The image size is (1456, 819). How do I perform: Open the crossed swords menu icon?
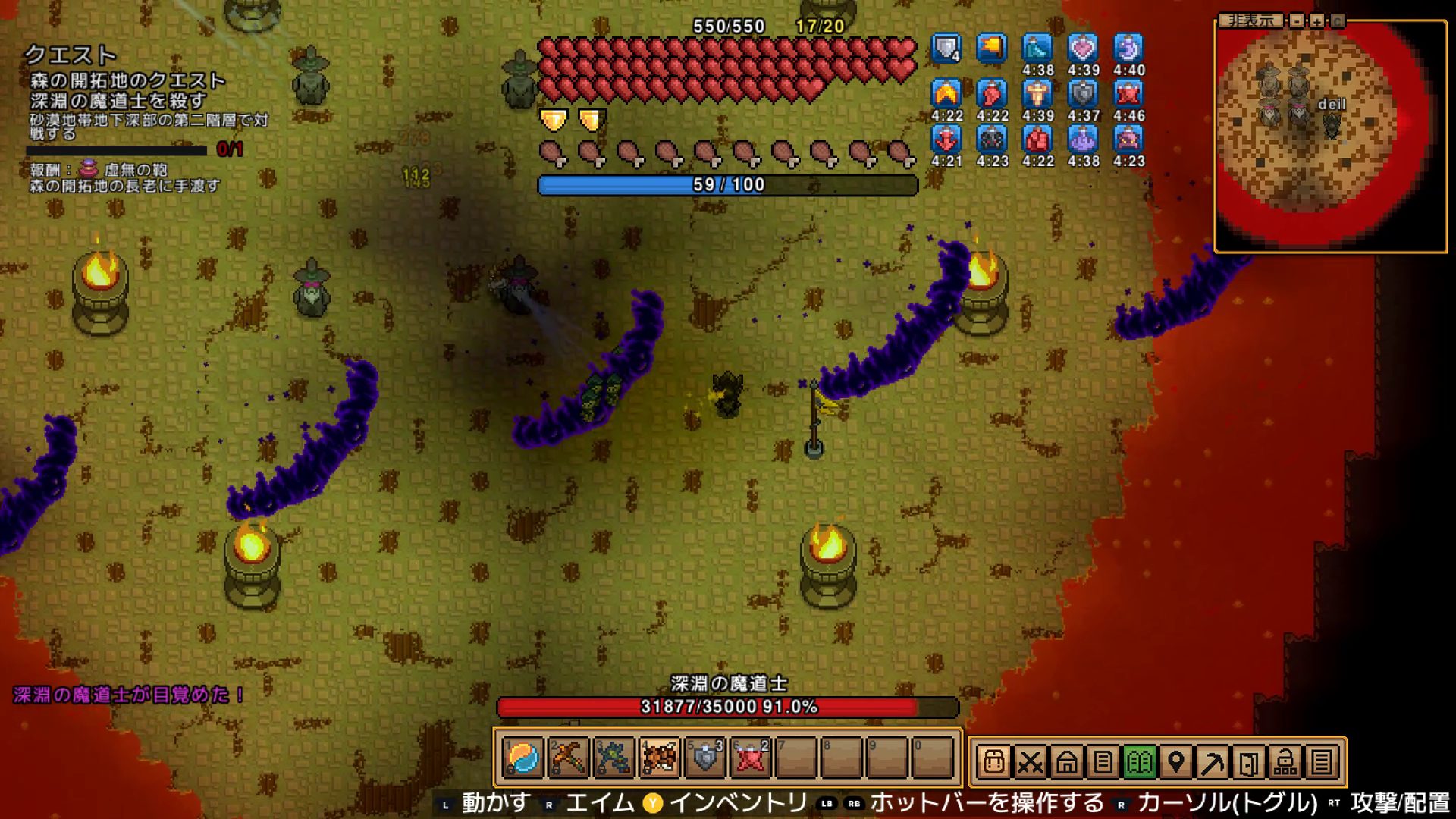coord(1031,762)
